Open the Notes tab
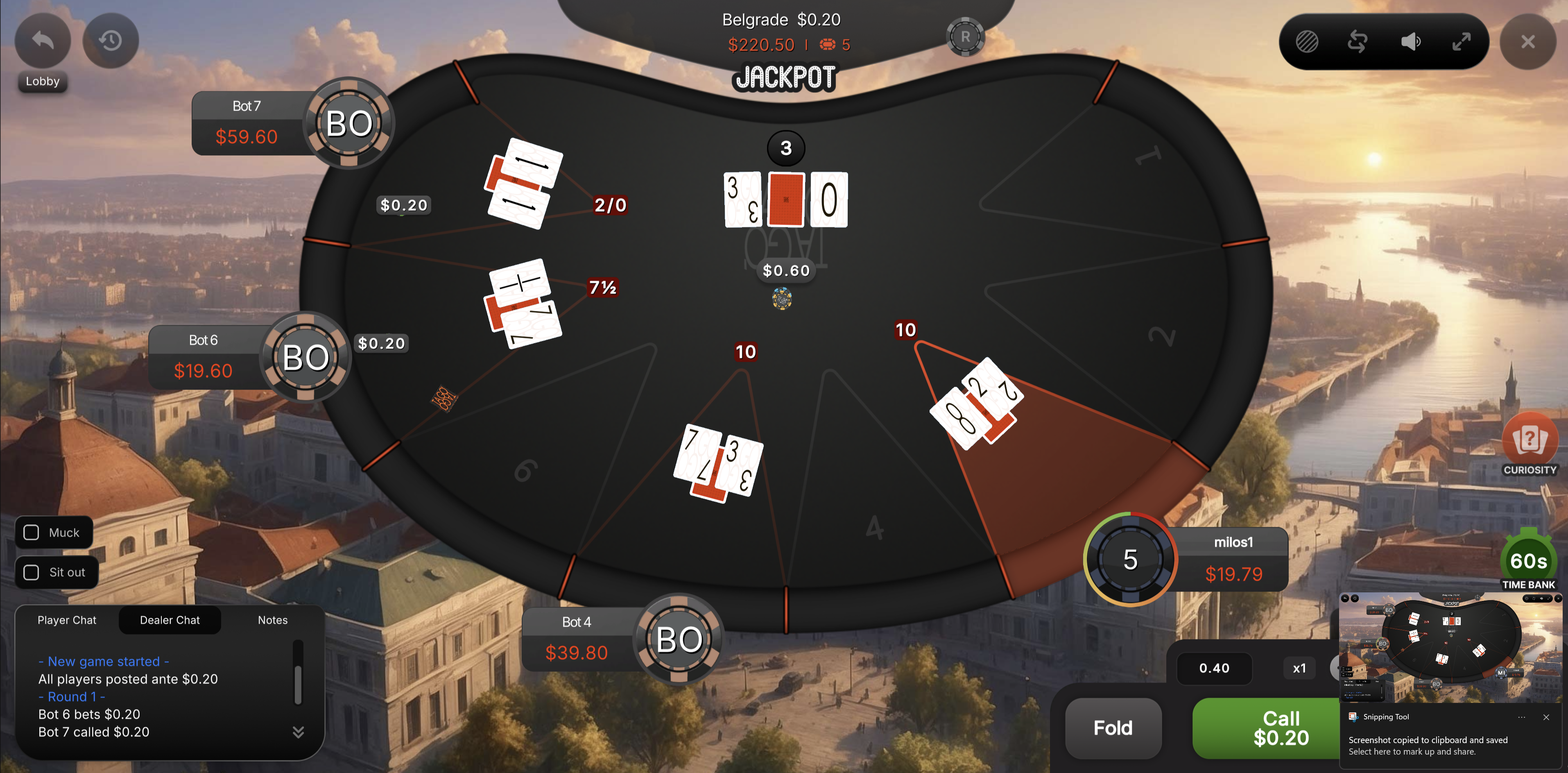Image resolution: width=1568 pixels, height=773 pixels. coord(273,620)
